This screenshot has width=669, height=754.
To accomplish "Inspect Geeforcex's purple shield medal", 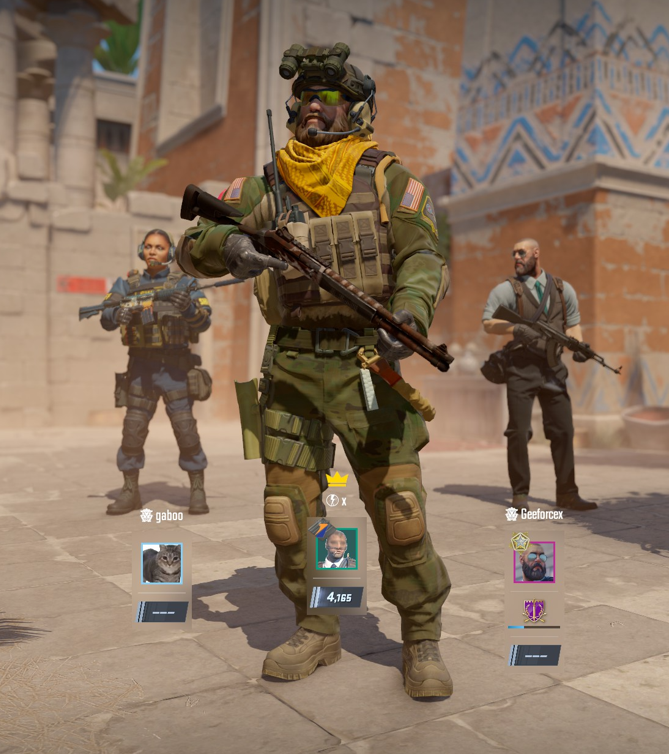I will (534, 610).
